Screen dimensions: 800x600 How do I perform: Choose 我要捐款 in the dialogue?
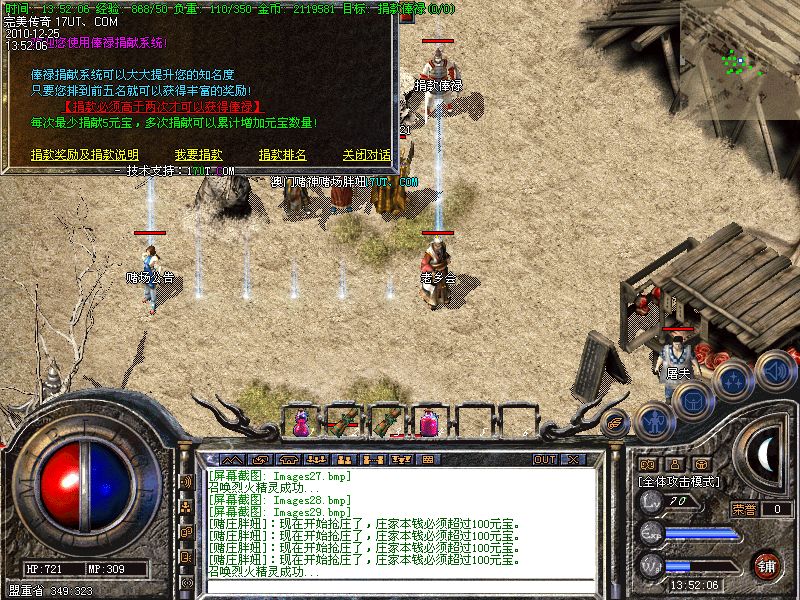[198, 155]
